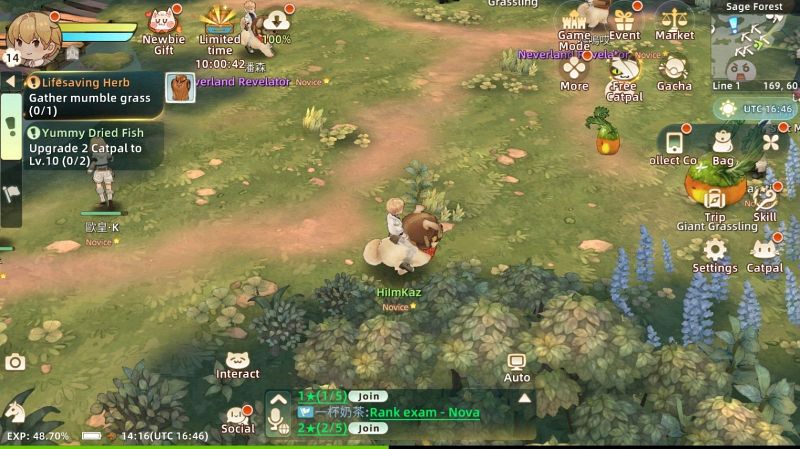Open the Social menu

(238, 420)
